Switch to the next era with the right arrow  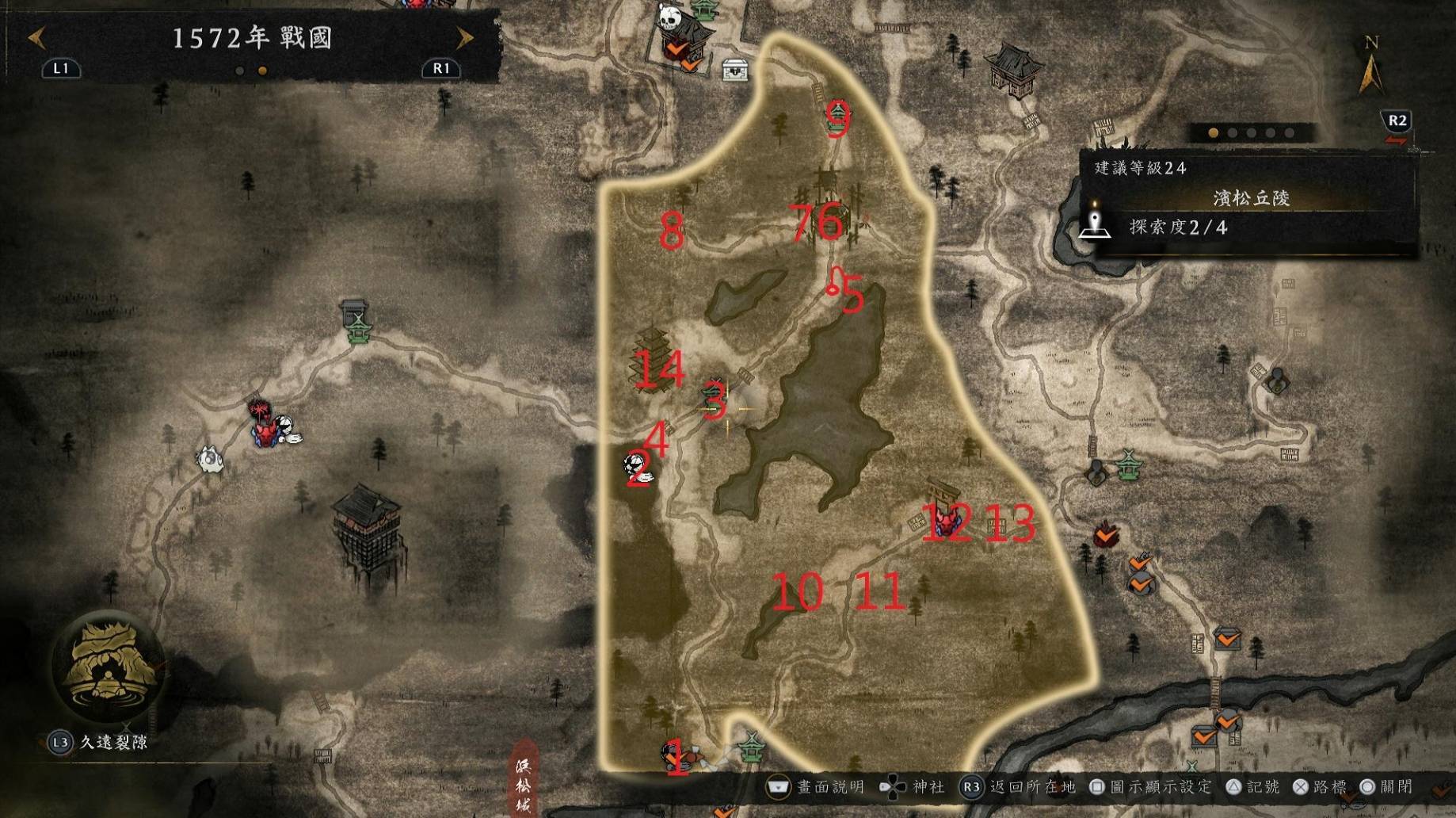pos(465,37)
